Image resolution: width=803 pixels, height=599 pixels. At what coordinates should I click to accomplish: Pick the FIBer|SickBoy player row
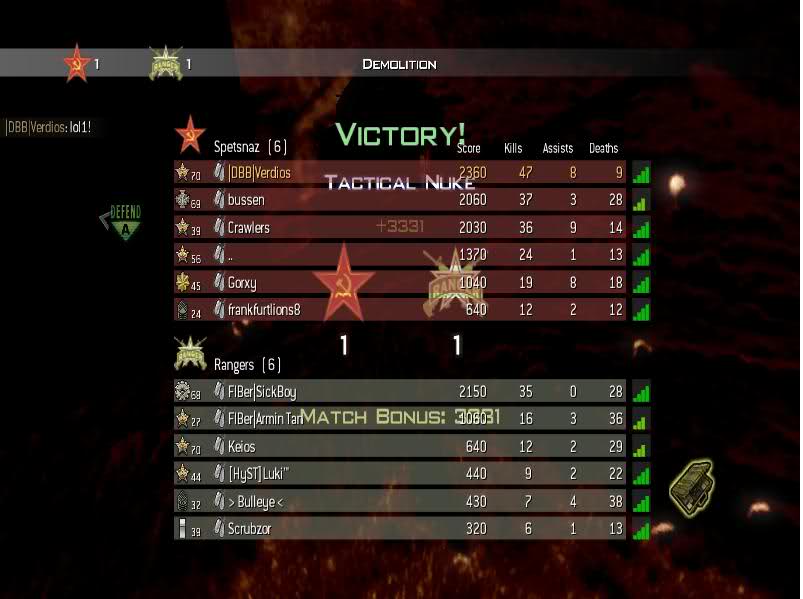(x=400, y=392)
